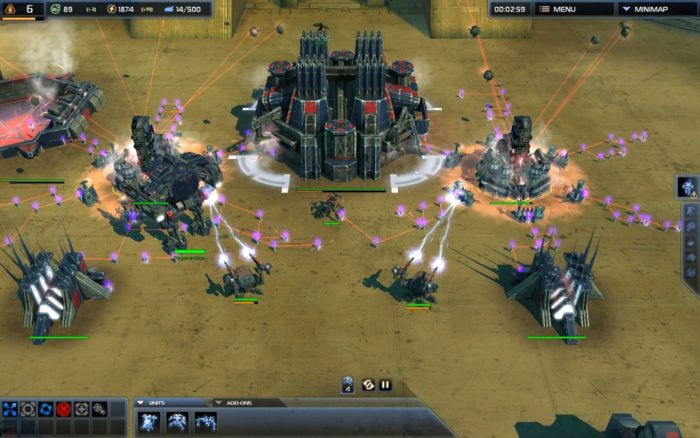Screen dimensions: 700x438
Task: Queue the first unit in the Units panel
Action: point(148,422)
